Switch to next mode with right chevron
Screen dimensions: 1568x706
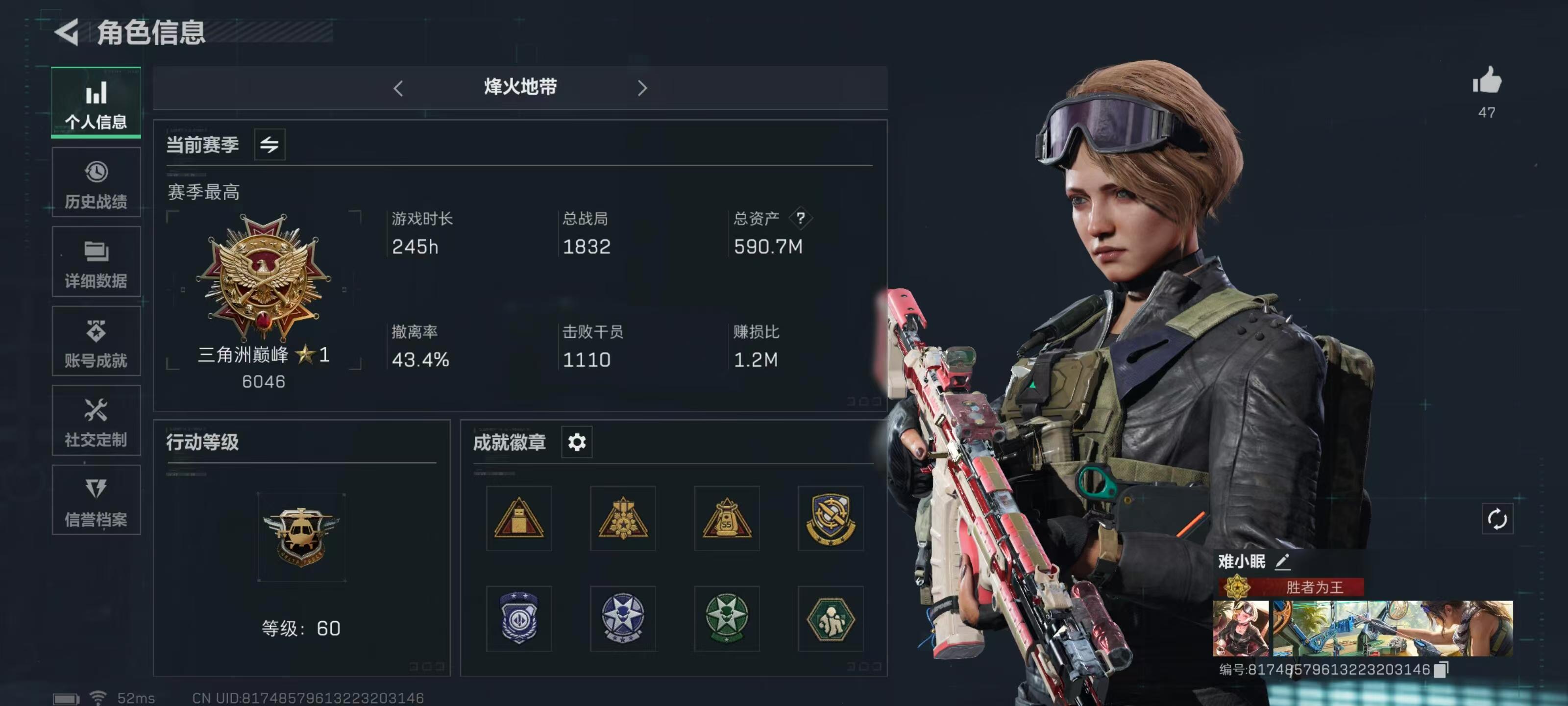[x=643, y=88]
